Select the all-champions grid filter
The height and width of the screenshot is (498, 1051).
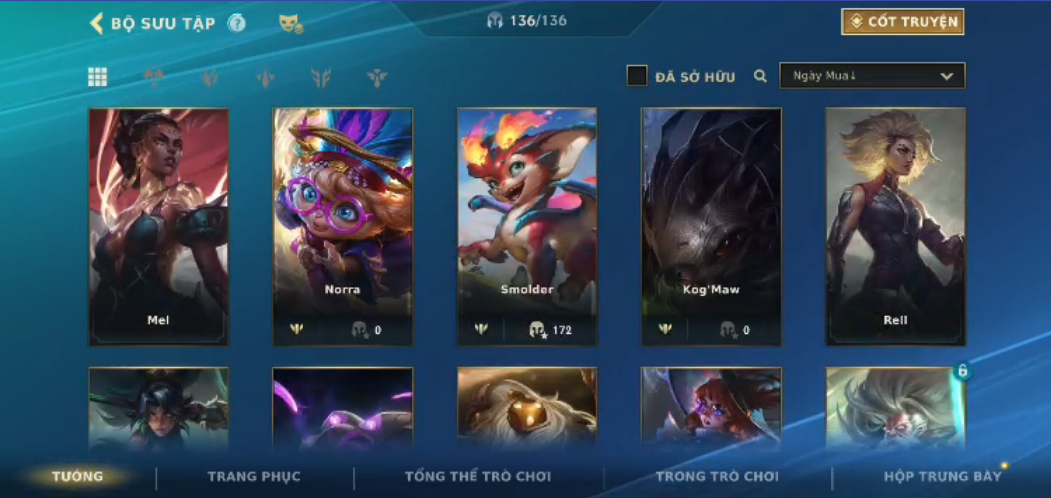pyautogui.click(x=98, y=77)
